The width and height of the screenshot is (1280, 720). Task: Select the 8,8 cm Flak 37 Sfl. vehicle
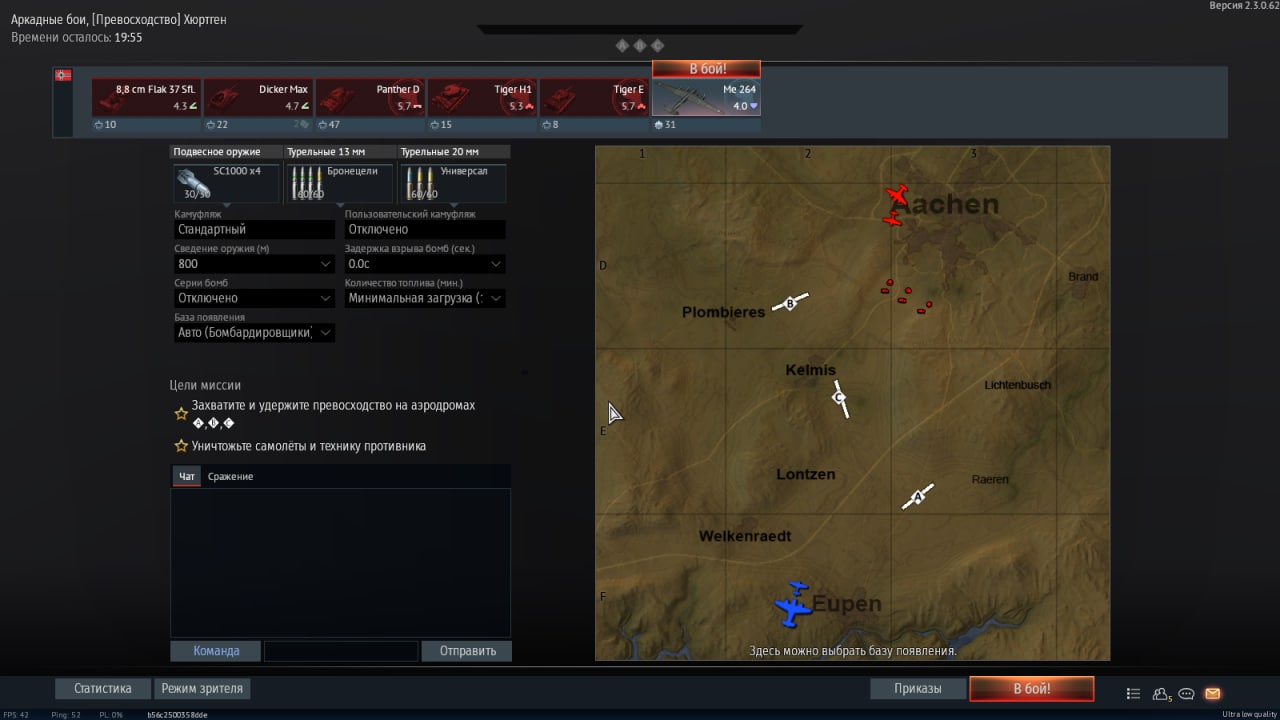click(145, 98)
